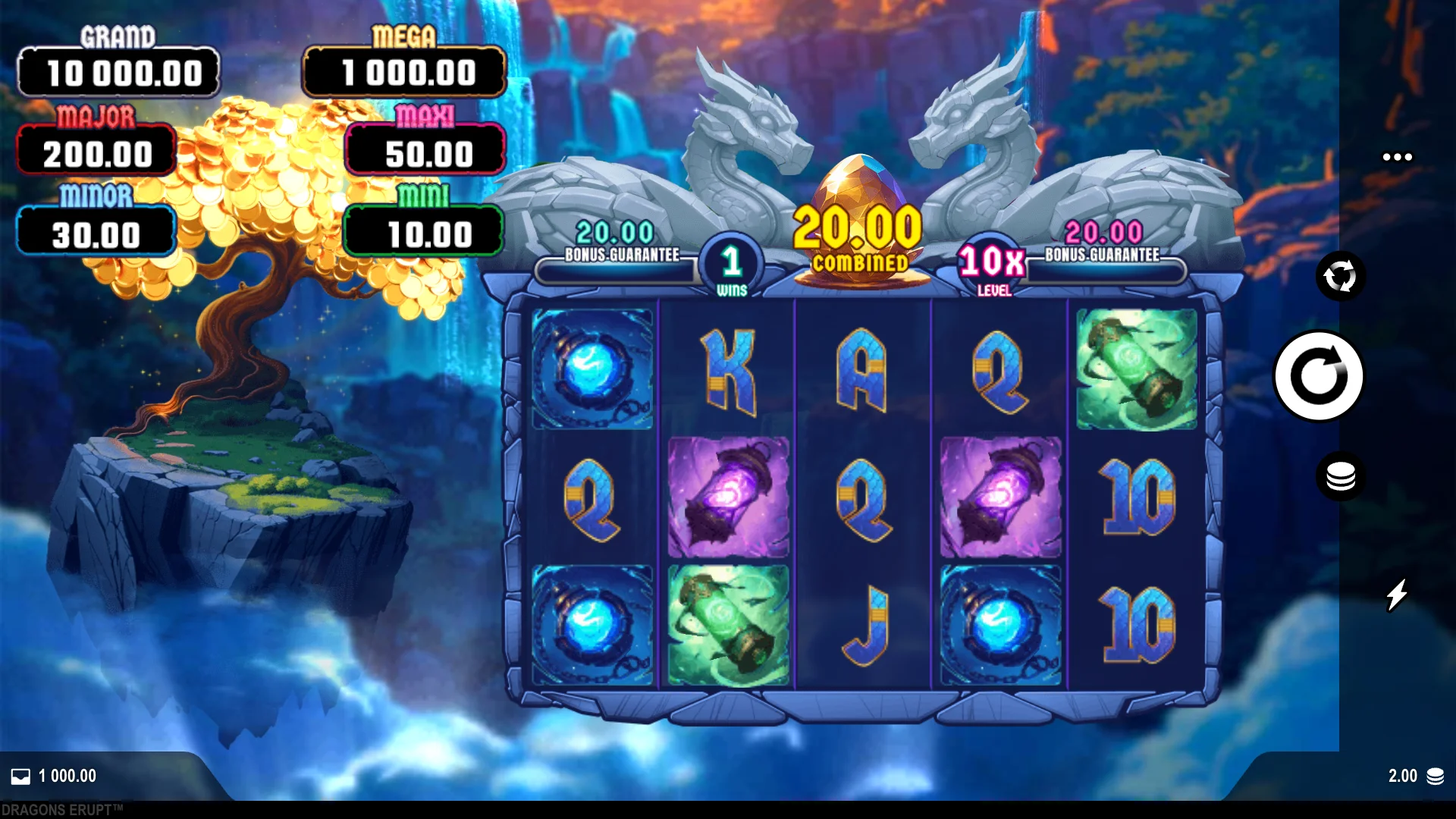Open the autoplay settings
Screen dimensions: 1456x819
[1340, 276]
